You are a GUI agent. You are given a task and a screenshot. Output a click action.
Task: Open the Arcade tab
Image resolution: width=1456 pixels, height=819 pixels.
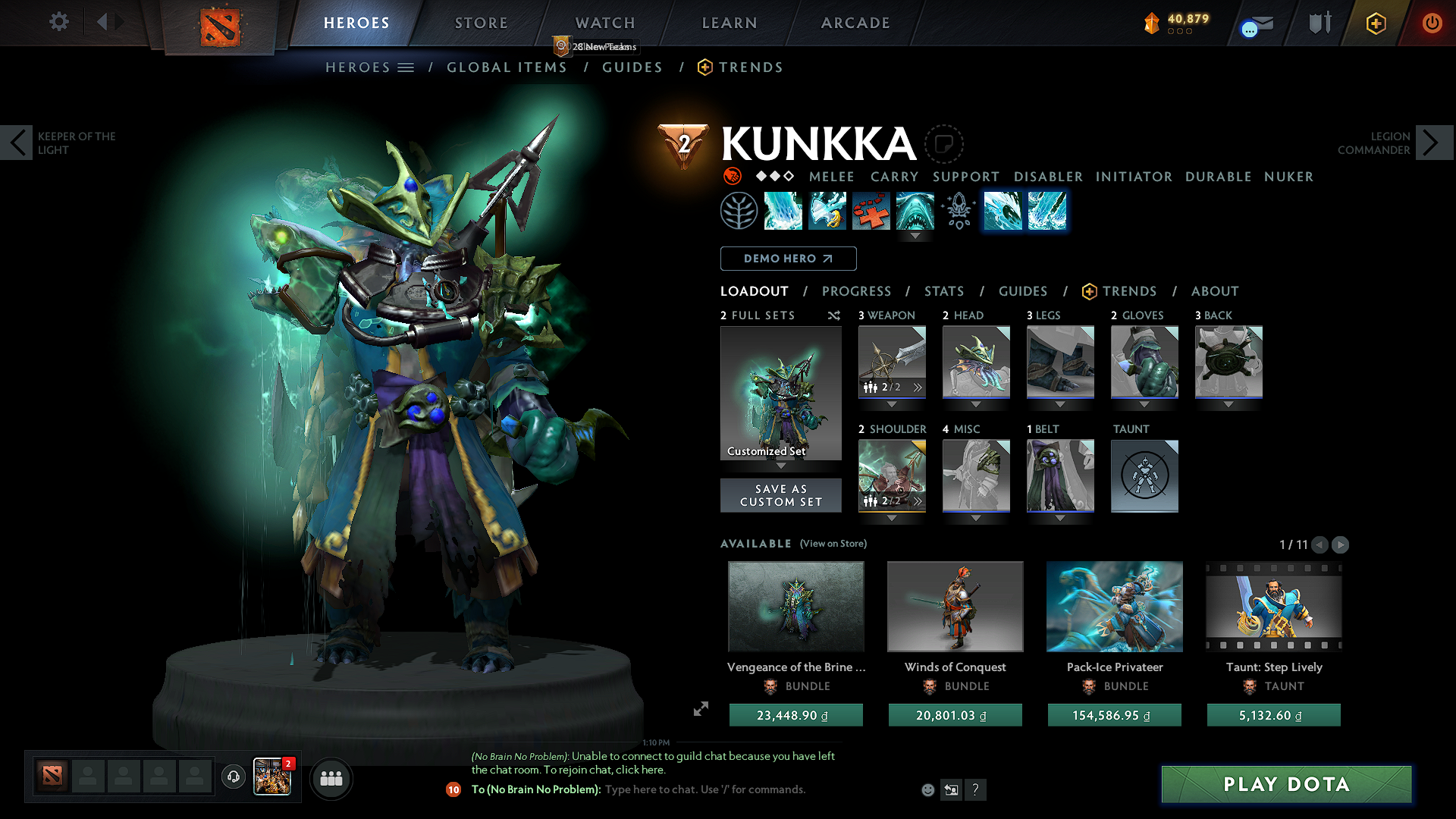tap(855, 23)
